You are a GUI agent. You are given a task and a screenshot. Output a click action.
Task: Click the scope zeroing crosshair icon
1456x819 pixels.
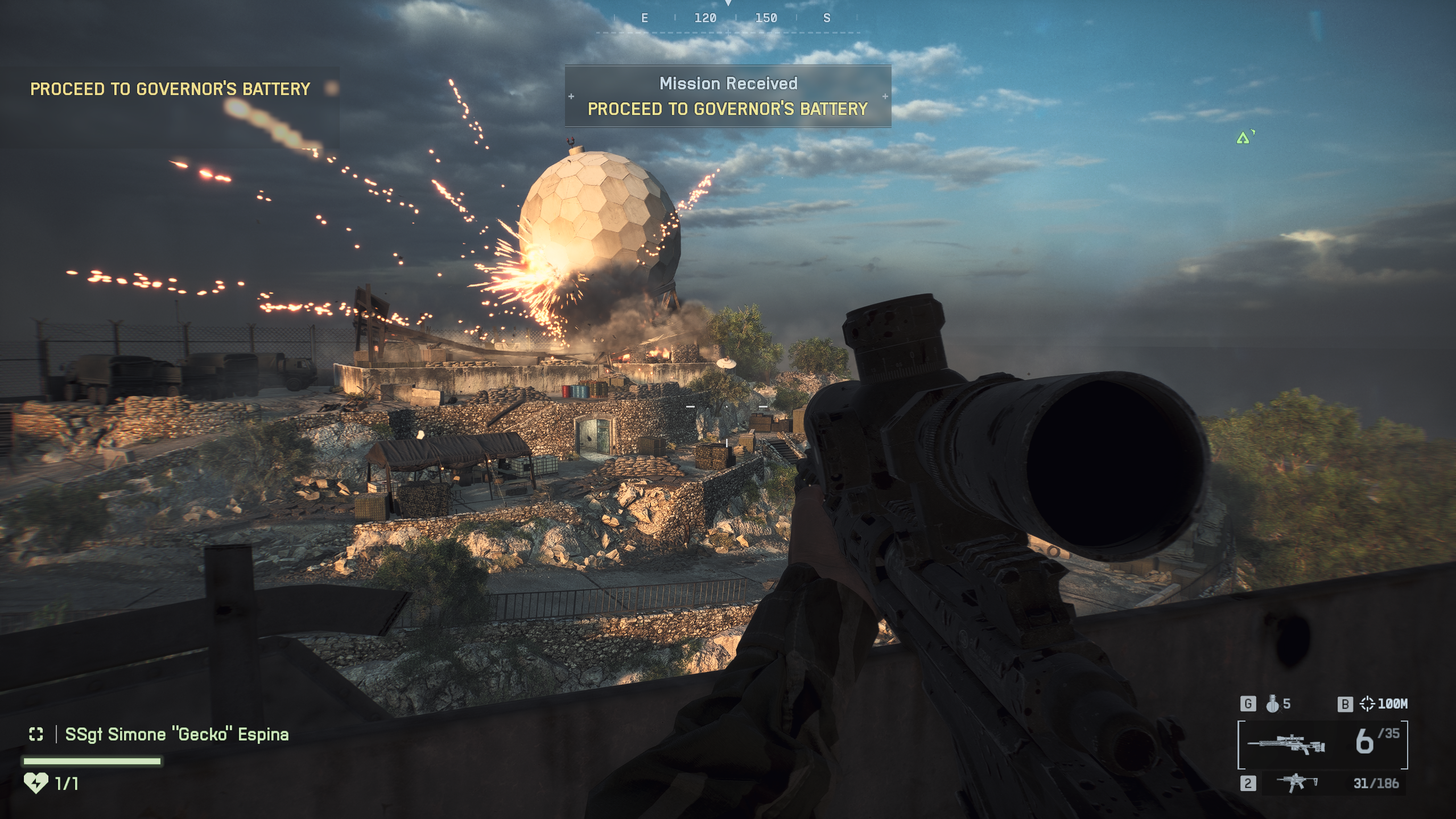click(1367, 704)
